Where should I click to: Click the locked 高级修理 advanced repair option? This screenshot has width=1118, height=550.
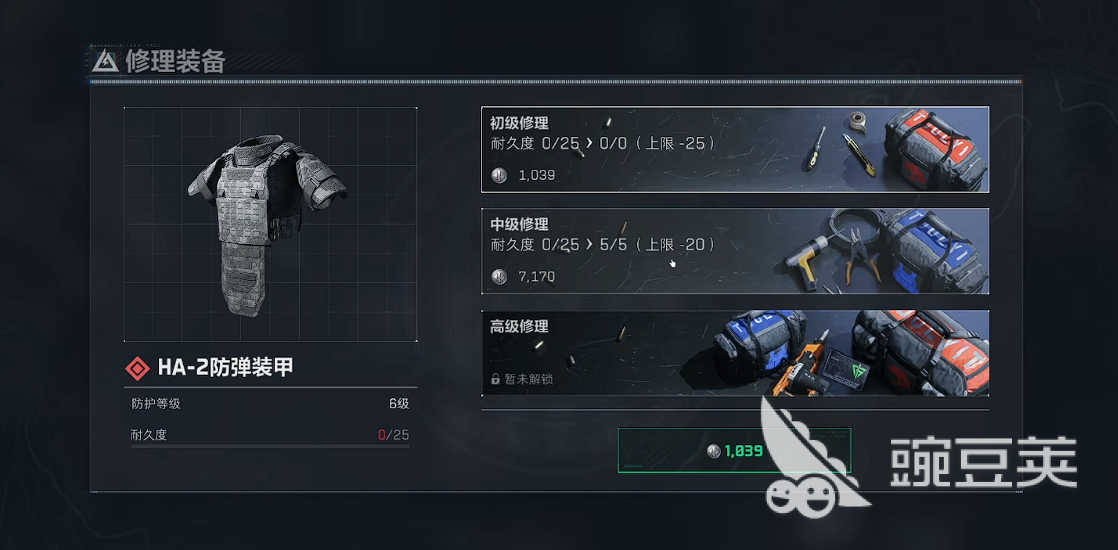(735, 352)
